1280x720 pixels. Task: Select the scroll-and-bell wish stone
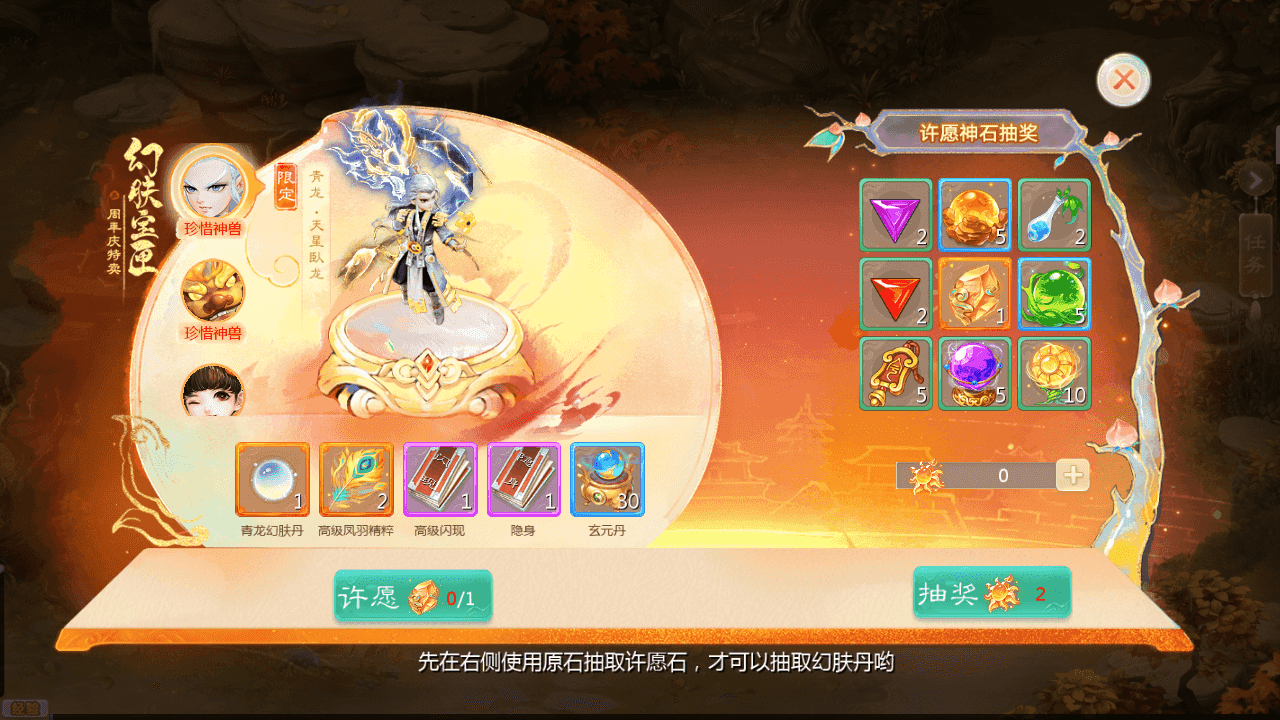[x=896, y=373]
